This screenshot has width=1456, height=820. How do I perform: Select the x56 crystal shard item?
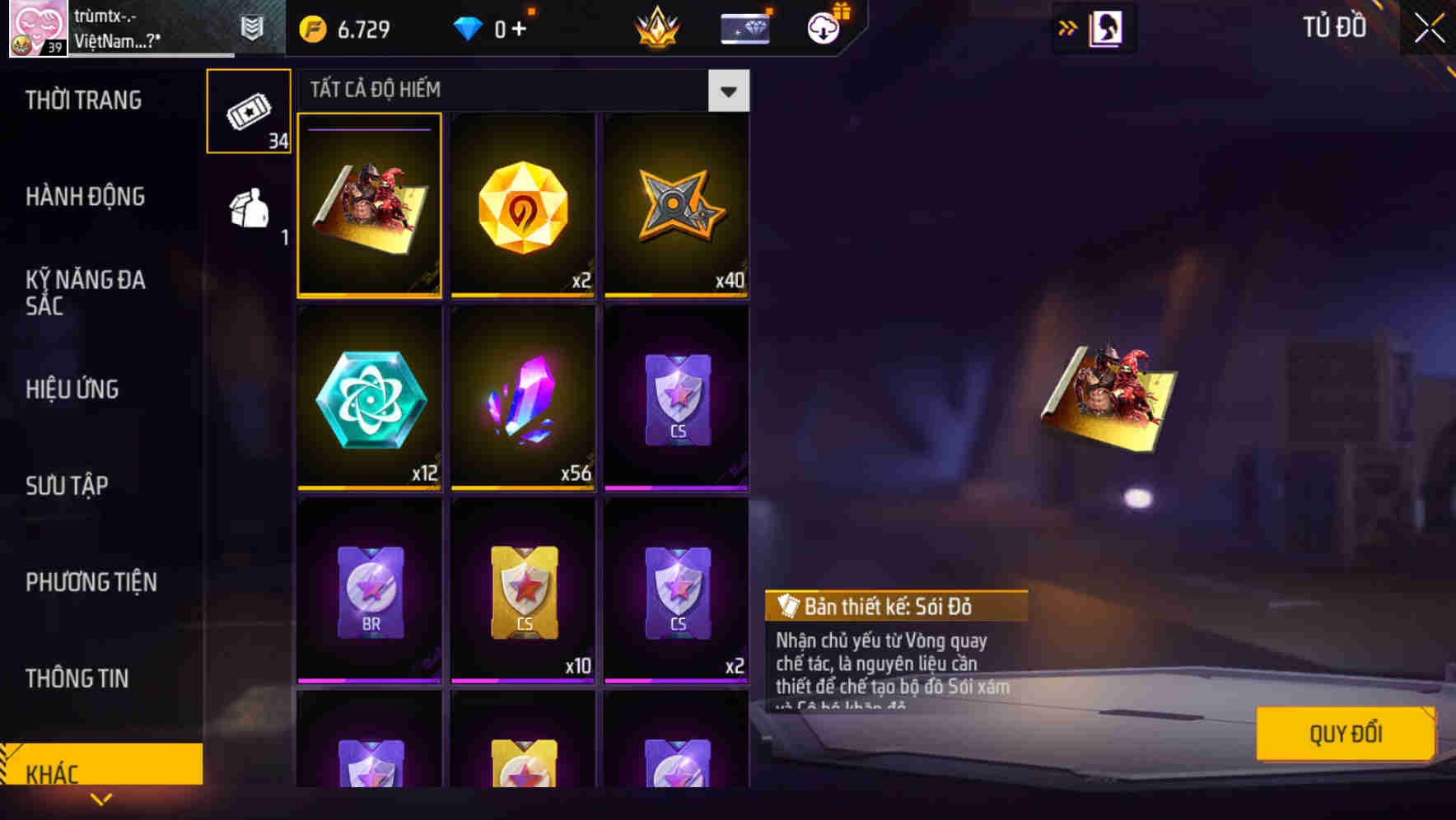(522, 401)
